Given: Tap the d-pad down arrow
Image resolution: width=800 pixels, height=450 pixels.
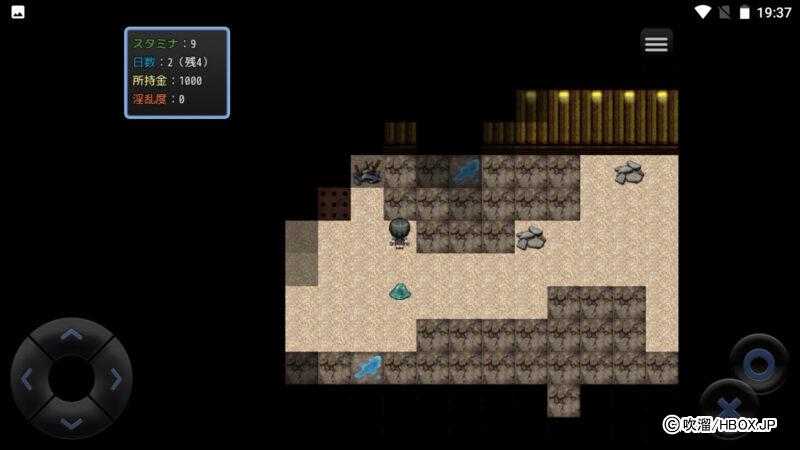Looking at the screenshot, I should [x=71, y=422].
